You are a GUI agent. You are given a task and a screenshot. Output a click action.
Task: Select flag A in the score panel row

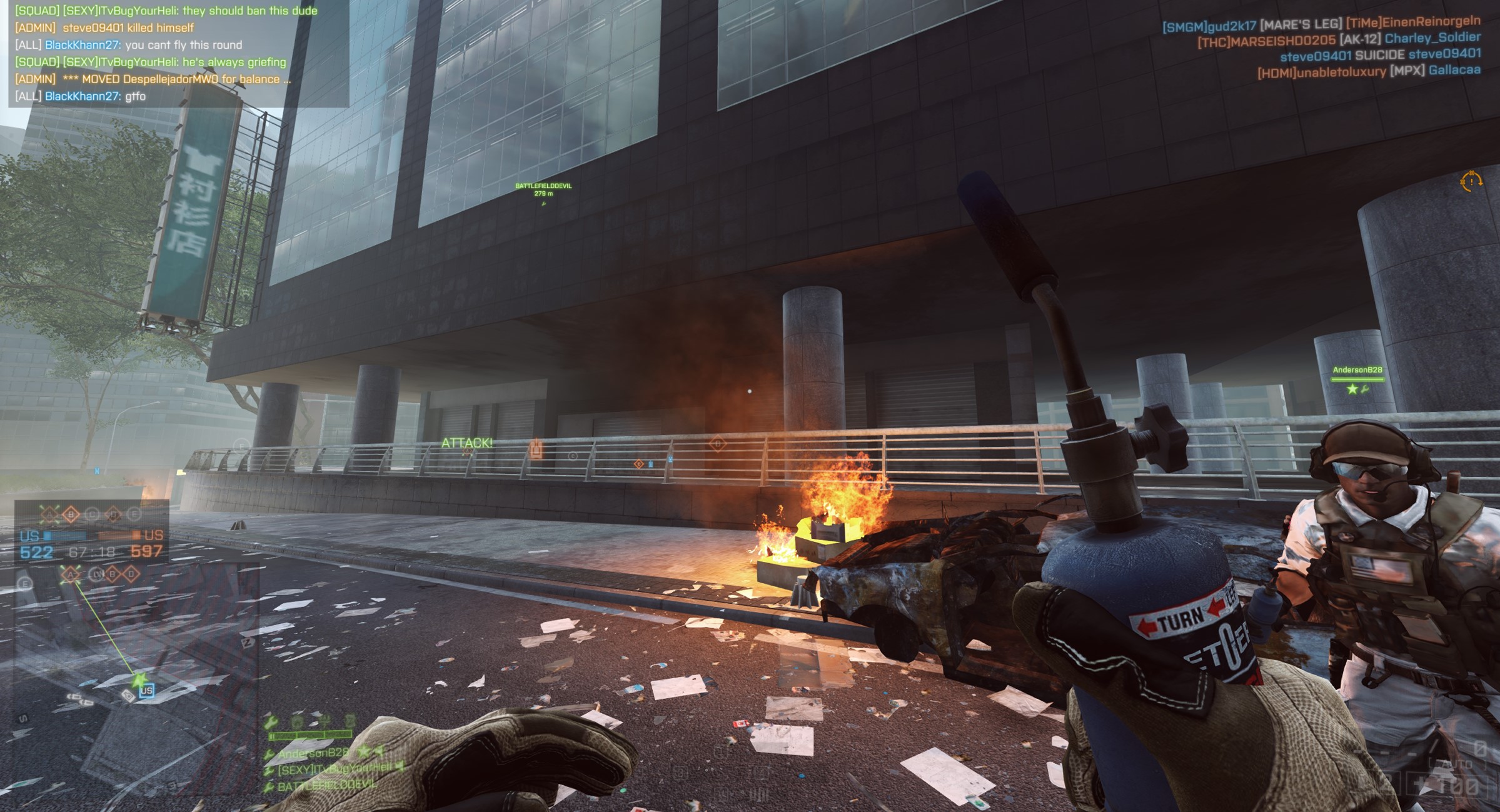point(49,514)
